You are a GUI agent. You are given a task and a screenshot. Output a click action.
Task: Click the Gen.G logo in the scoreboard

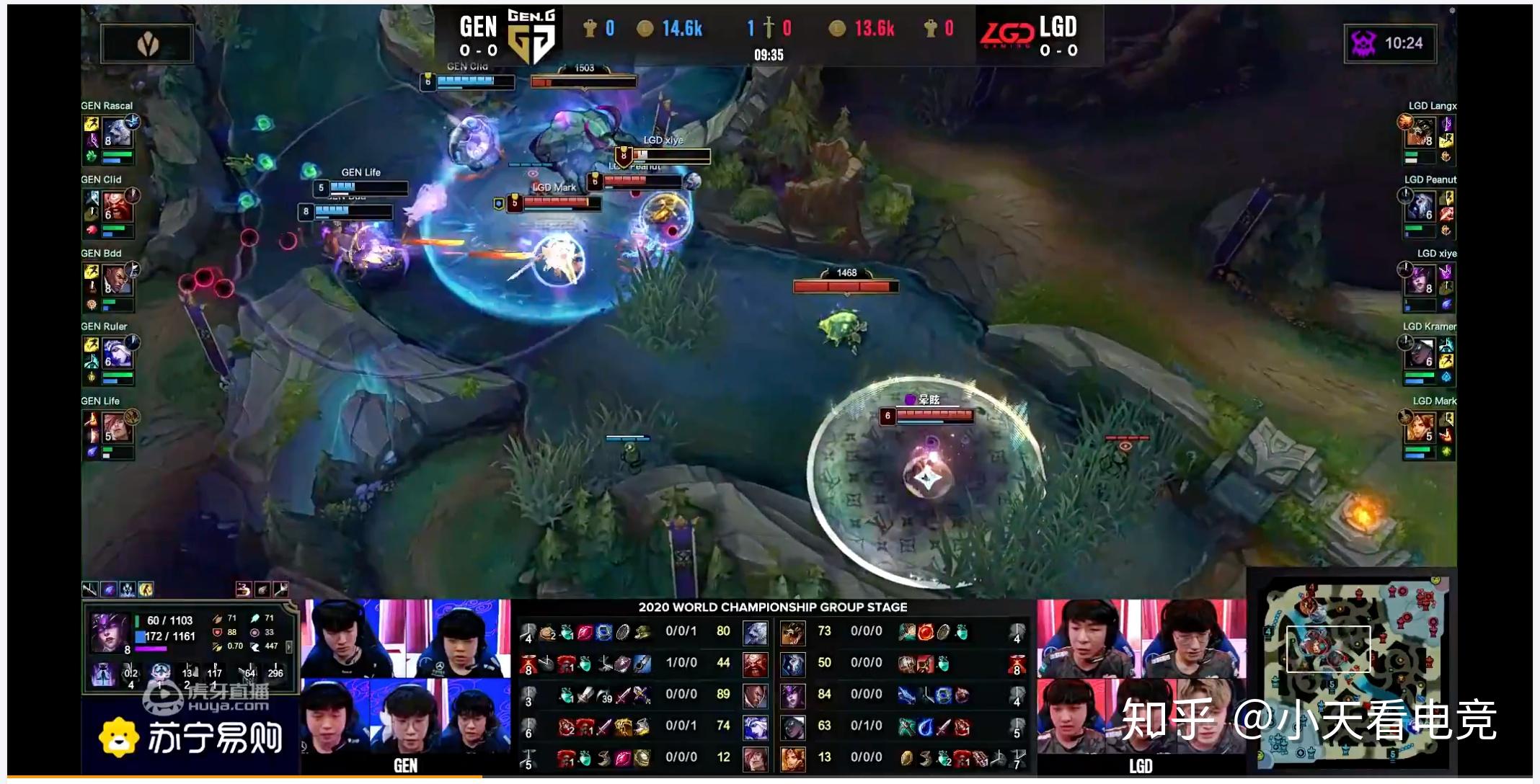[x=532, y=32]
